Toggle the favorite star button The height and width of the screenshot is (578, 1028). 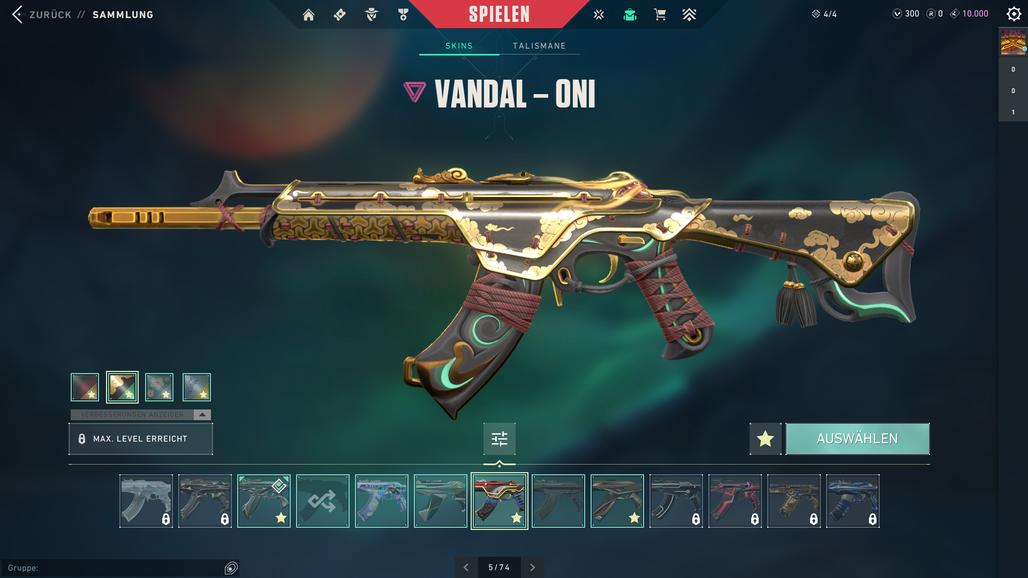[x=765, y=439]
